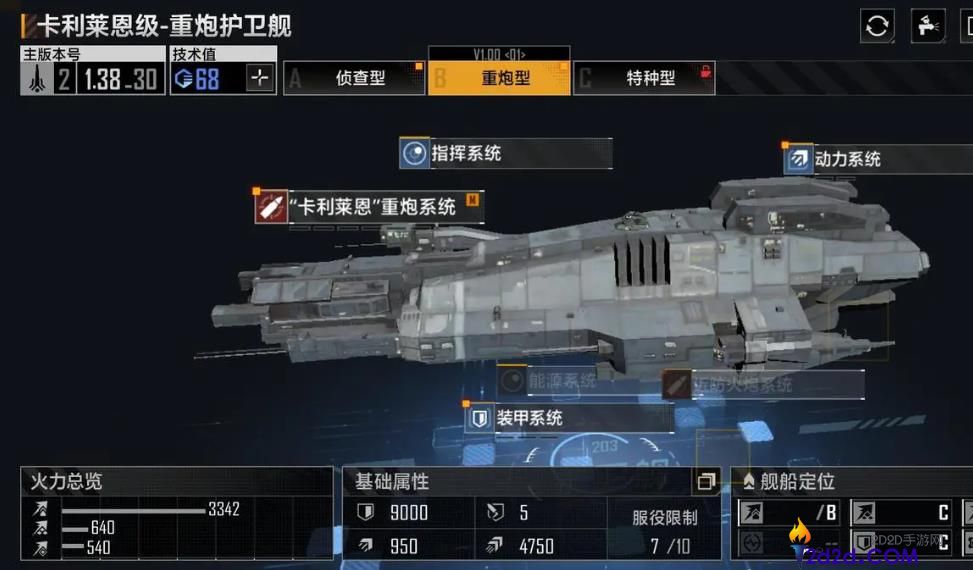Click the dimmed 能源系统 module label

pos(560,380)
